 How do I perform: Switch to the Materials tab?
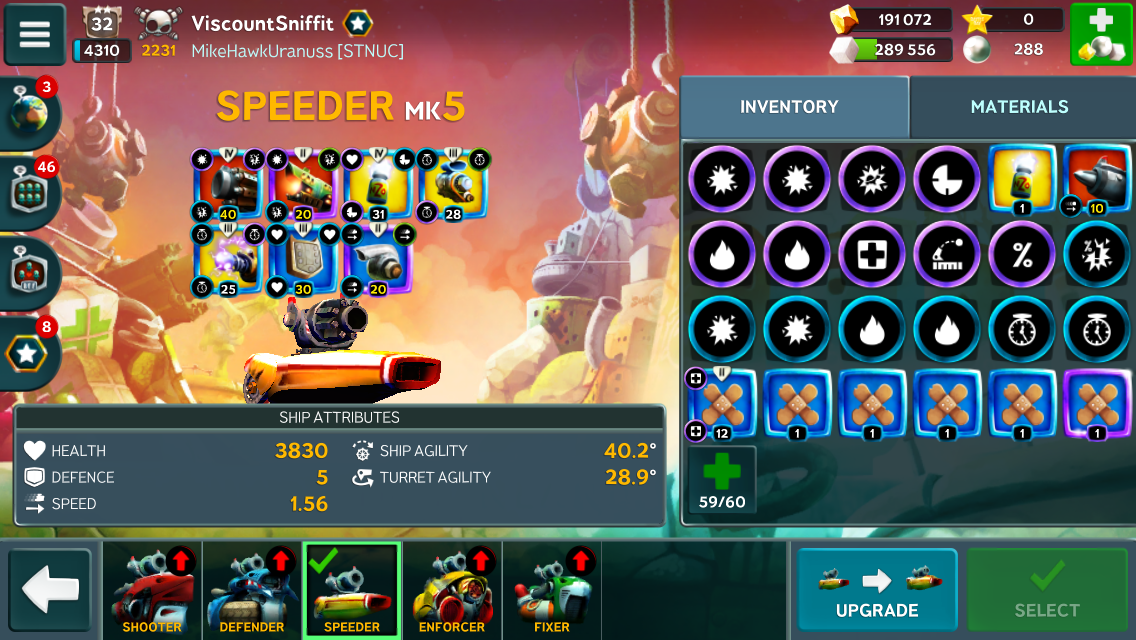[x=1019, y=107]
